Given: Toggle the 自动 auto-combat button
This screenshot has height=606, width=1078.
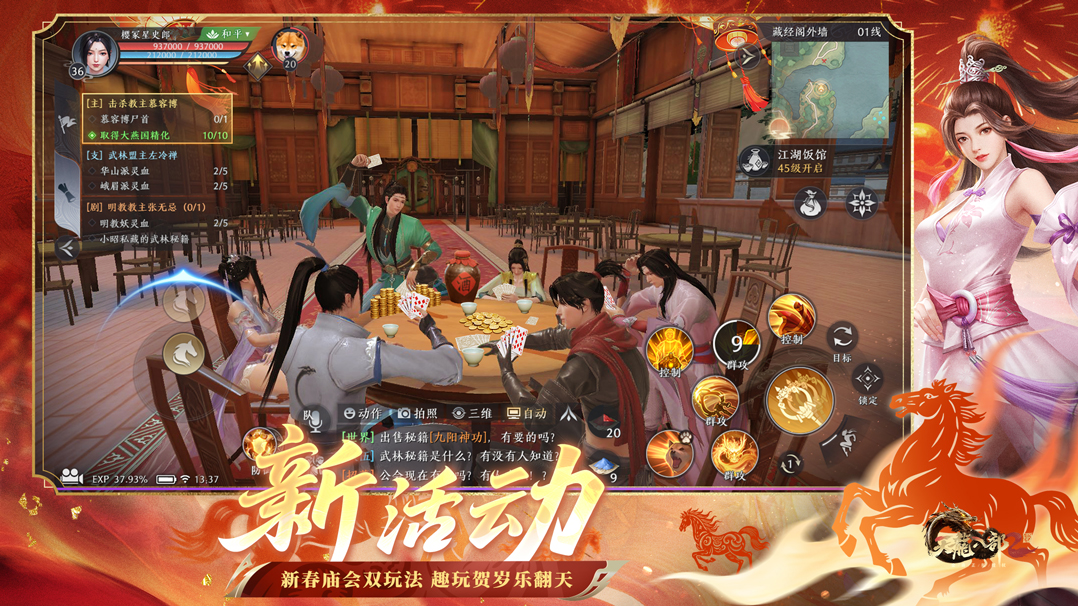Looking at the screenshot, I should [526, 413].
